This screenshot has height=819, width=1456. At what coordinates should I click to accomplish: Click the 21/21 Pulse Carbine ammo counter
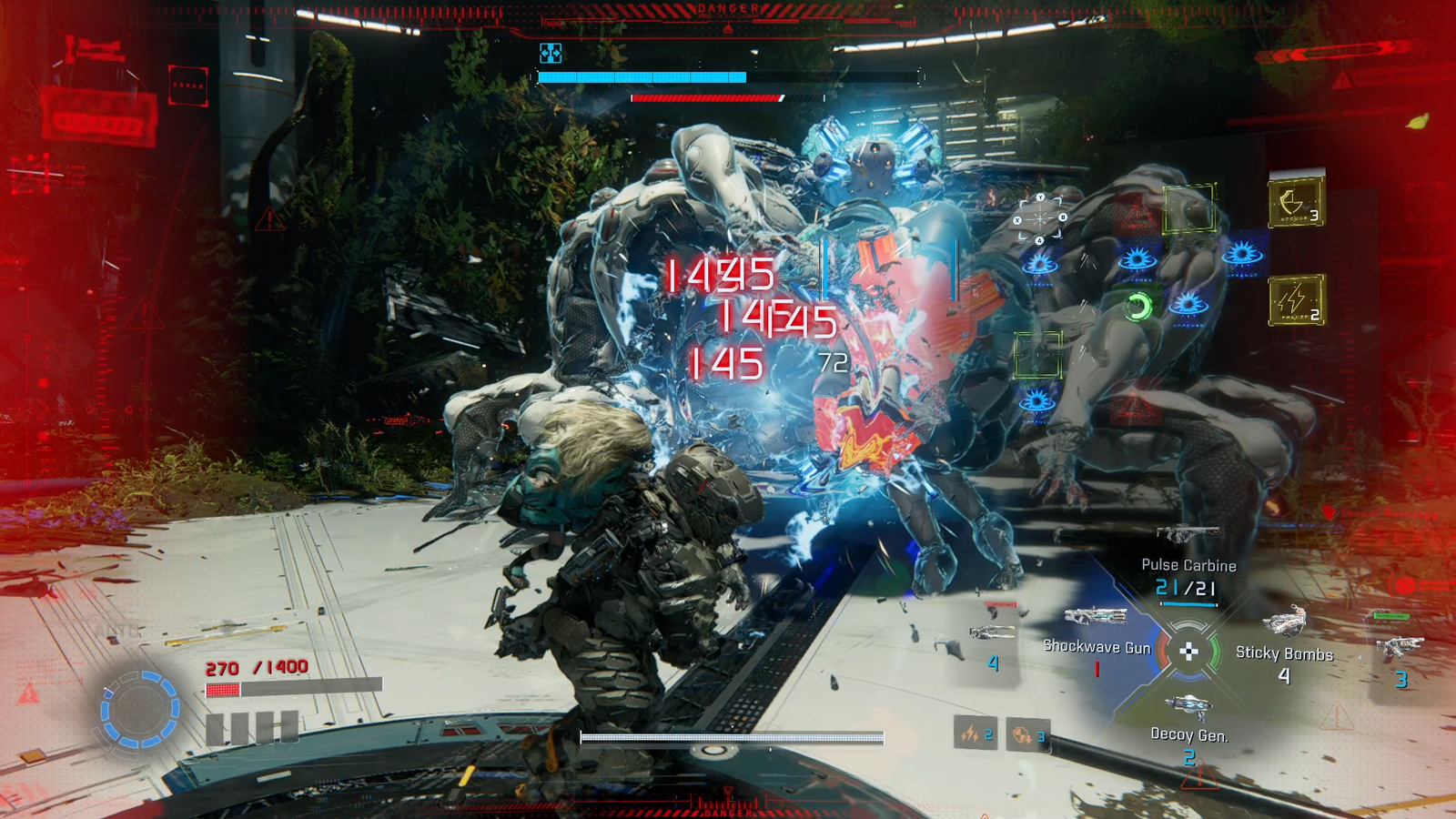pyautogui.click(x=1187, y=587)
